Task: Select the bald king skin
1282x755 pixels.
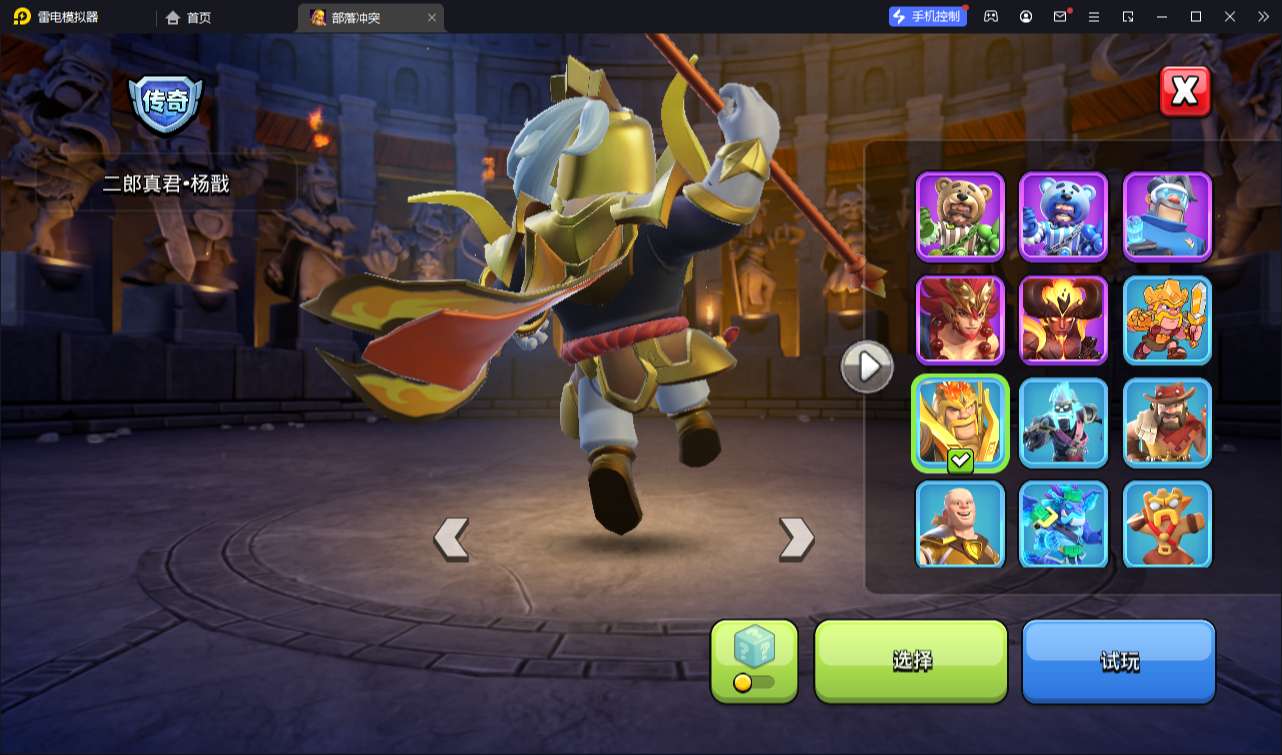Action: point(960,525)
